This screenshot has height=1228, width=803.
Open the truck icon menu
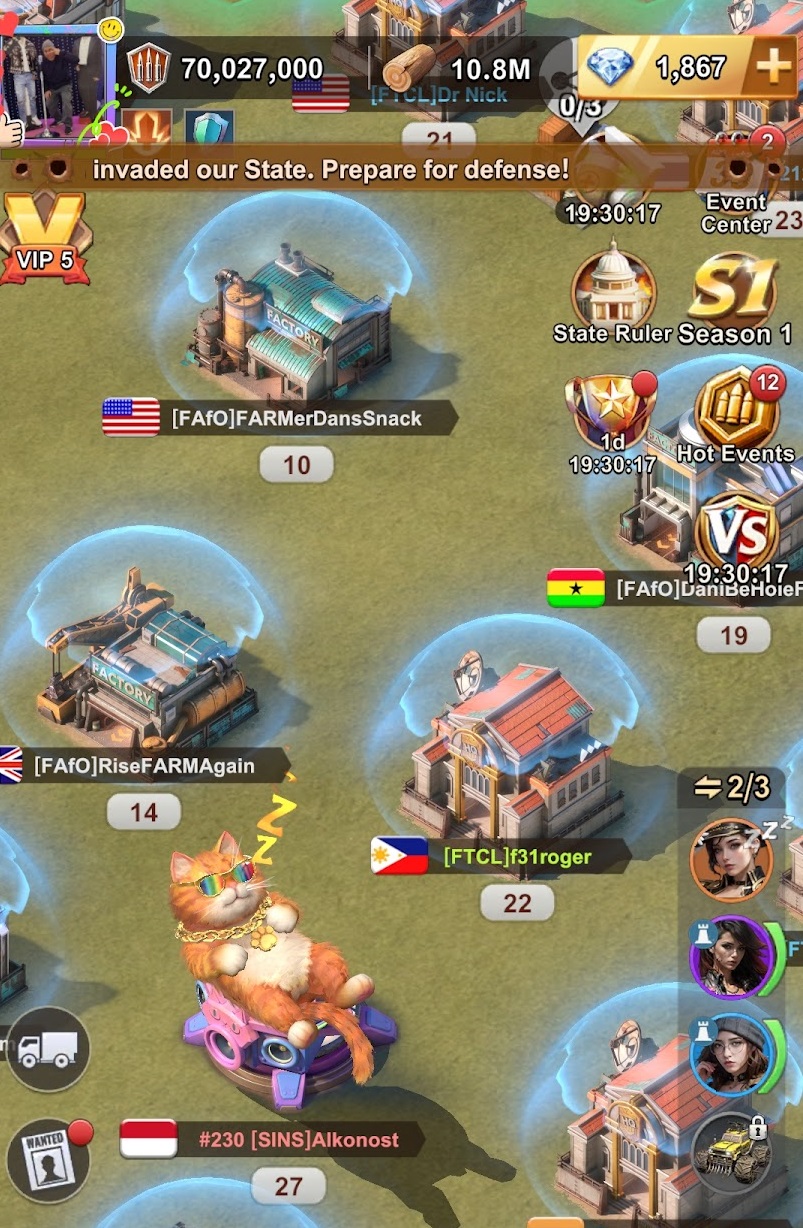pos(48,1049)
